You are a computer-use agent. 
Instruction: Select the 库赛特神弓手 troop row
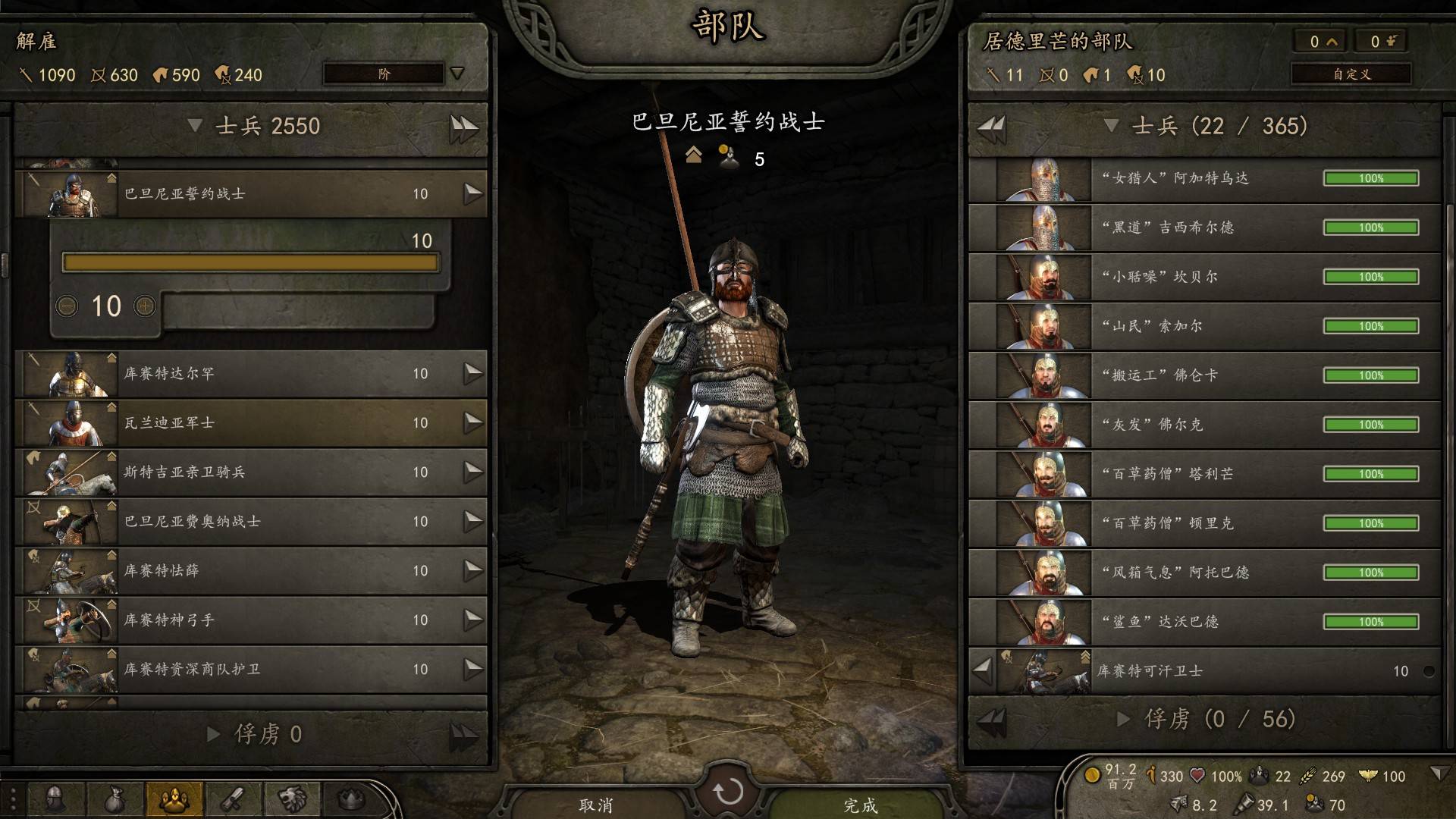click(250, 620)
